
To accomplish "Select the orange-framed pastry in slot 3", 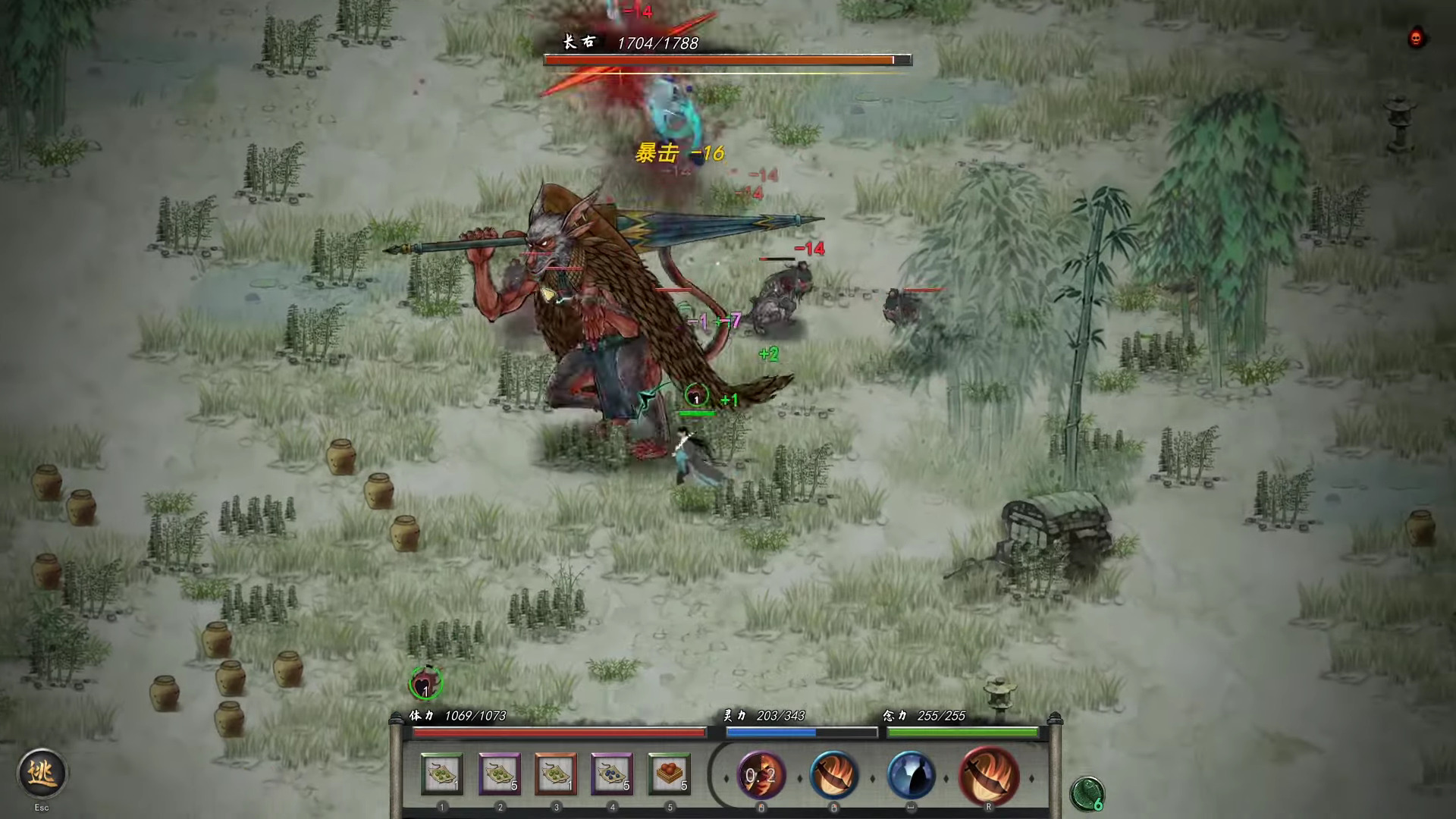I will pos(557,773).
